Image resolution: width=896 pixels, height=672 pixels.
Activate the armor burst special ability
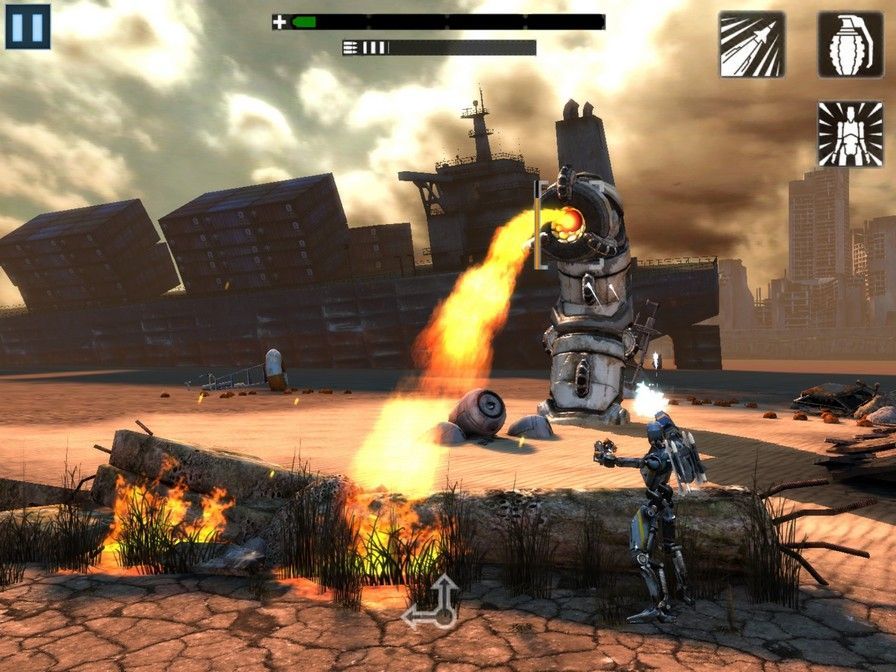coord(850,134)
